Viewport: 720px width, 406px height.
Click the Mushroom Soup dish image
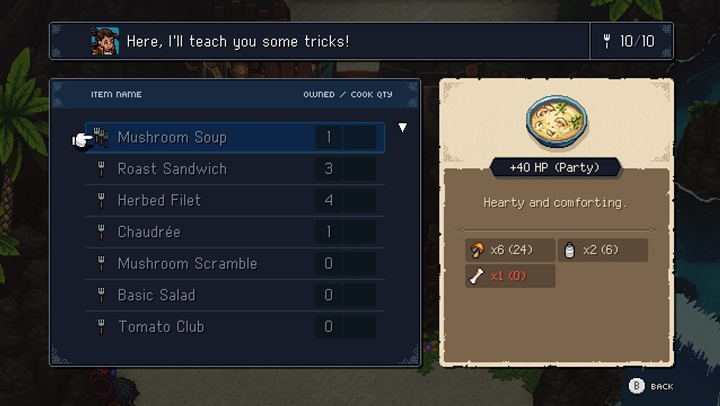point(557,120)
